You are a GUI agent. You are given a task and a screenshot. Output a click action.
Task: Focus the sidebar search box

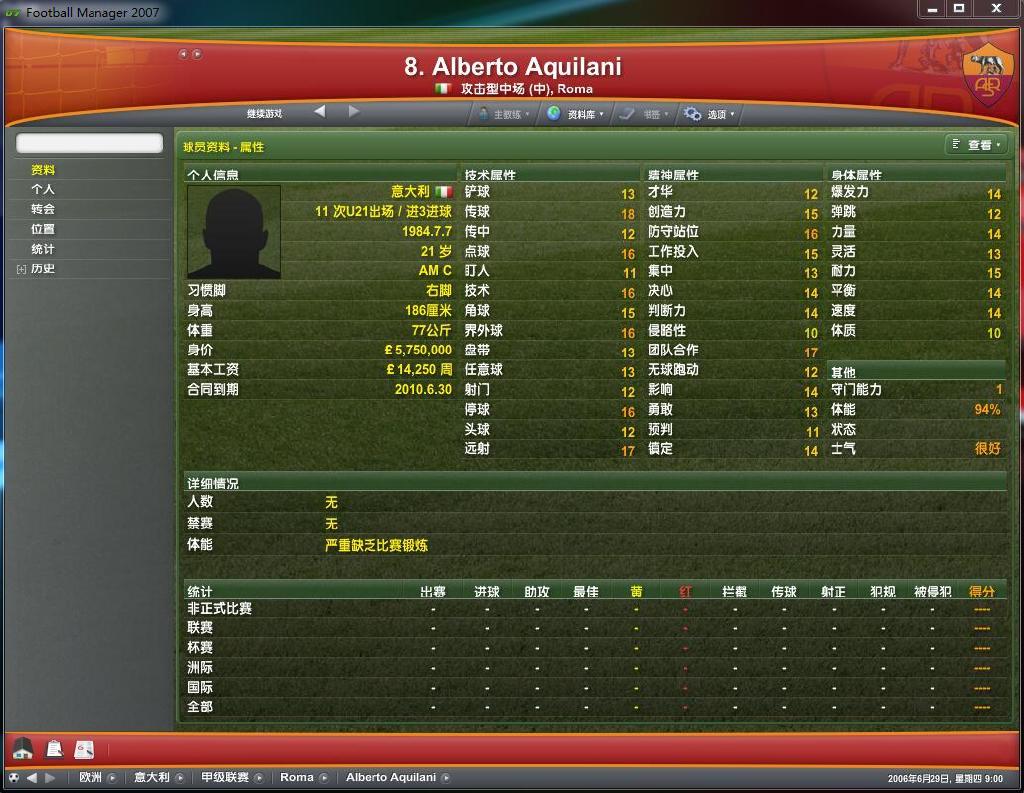pos(89,144)
